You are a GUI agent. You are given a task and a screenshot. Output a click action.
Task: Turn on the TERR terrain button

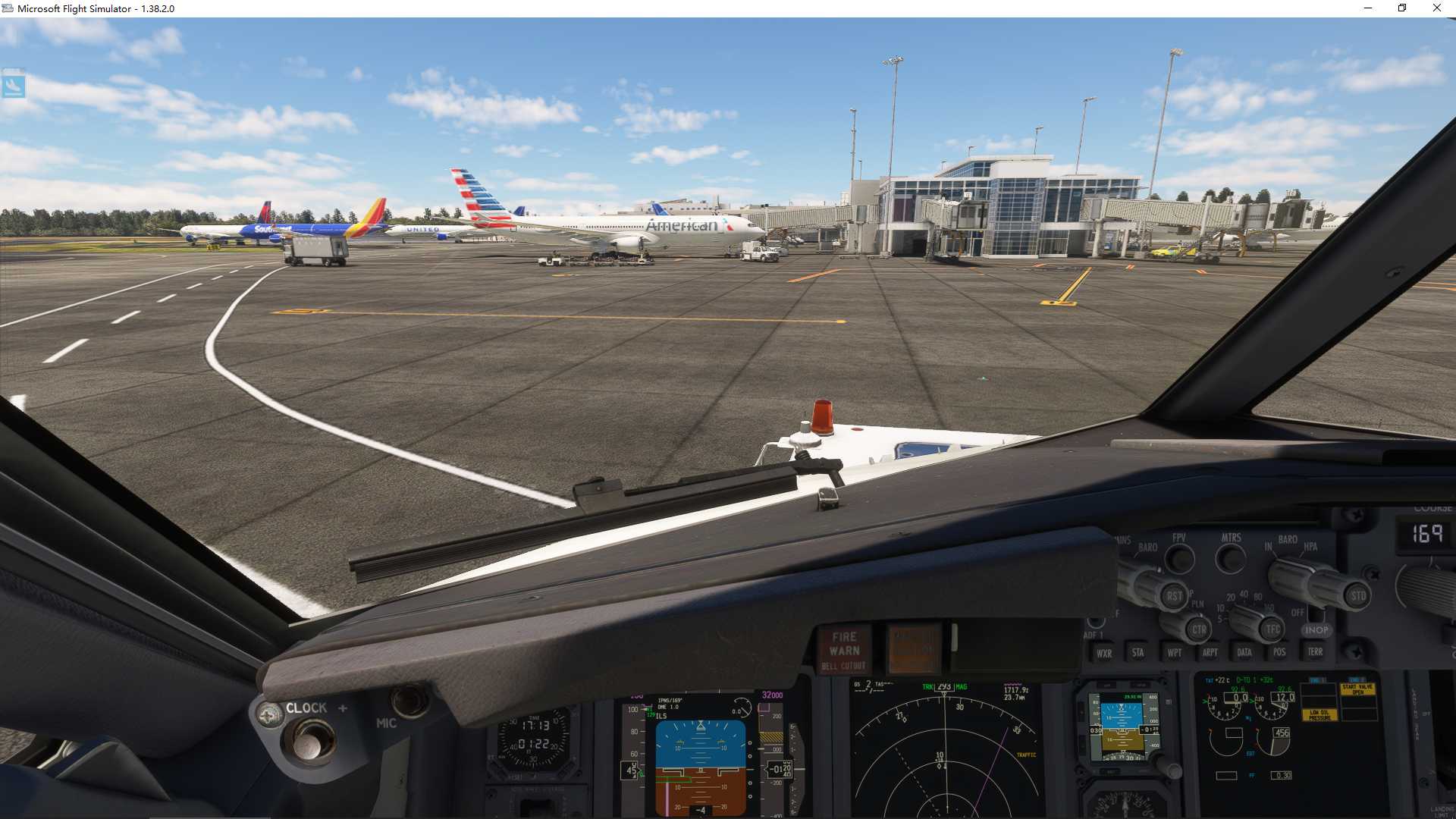1315,651
